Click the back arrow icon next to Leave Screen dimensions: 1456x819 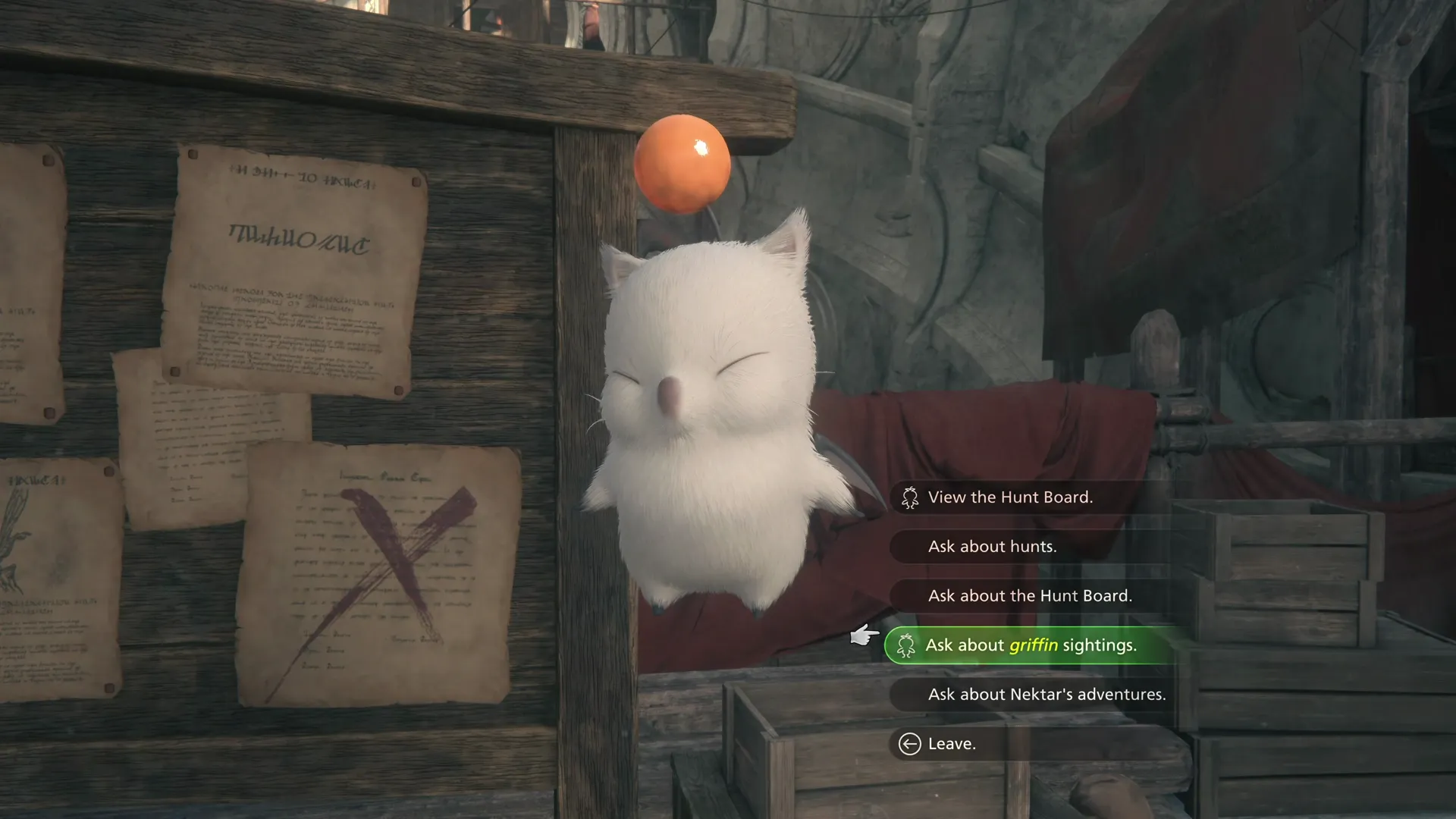[x=908, y=744]
